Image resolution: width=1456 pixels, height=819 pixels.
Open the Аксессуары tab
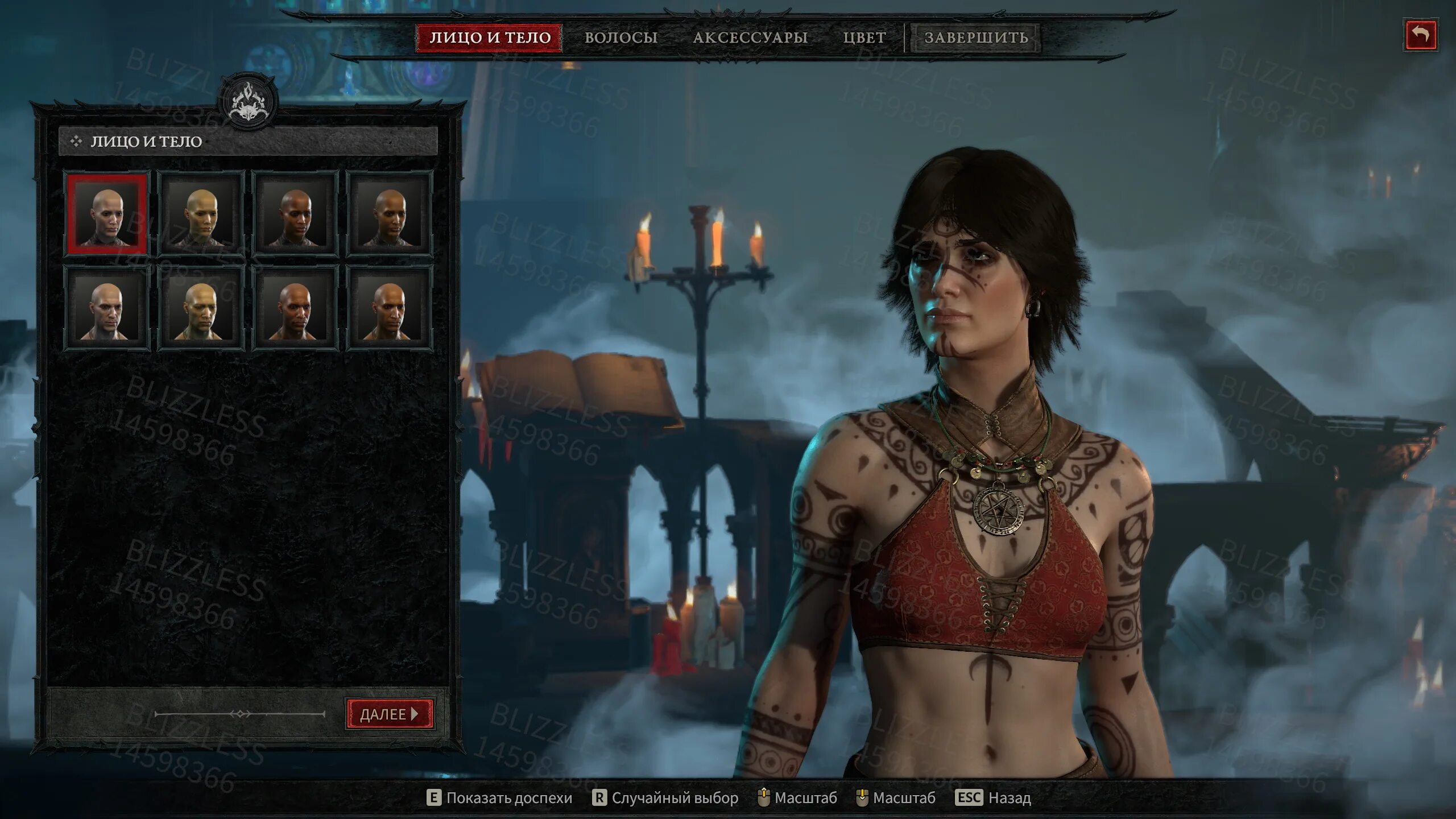coord(750,38)
